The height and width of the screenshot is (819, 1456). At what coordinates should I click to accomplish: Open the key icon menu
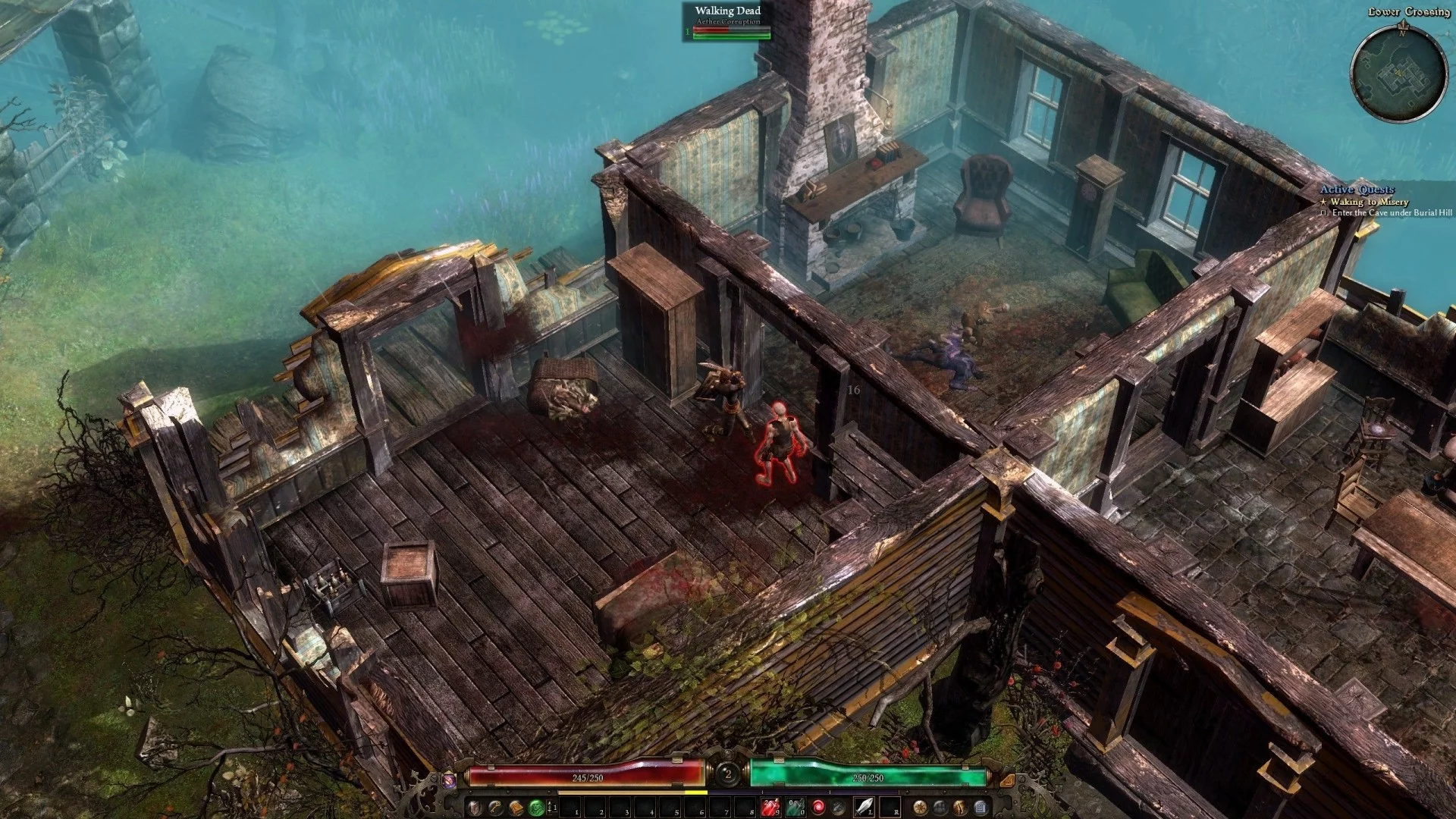click(495, 808)
